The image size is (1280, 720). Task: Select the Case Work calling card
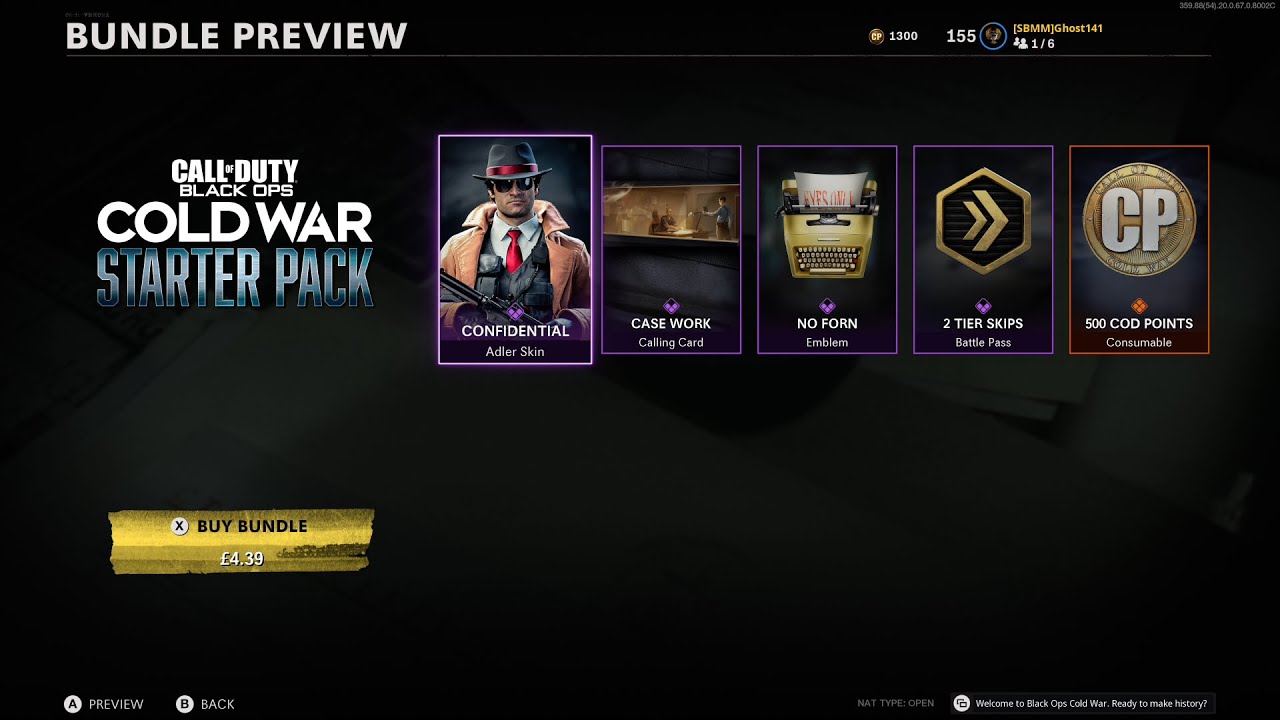point(671,250)
